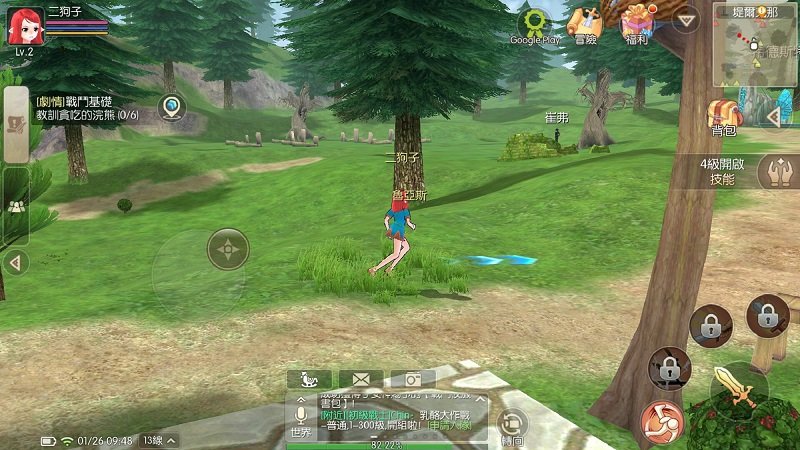
Task: Open the camera screenshot button
Action: 411,380
